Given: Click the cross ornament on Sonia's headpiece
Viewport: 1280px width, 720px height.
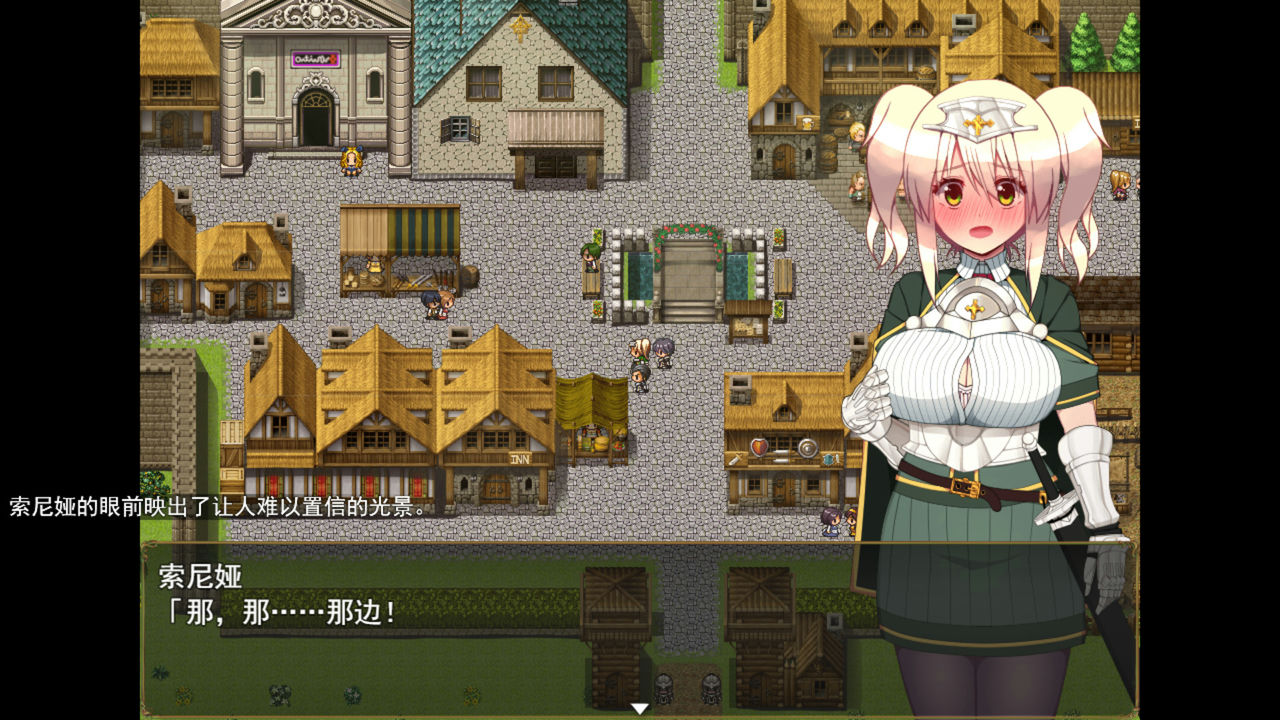Looking at the screenshot, I should (x=977, y=122).
